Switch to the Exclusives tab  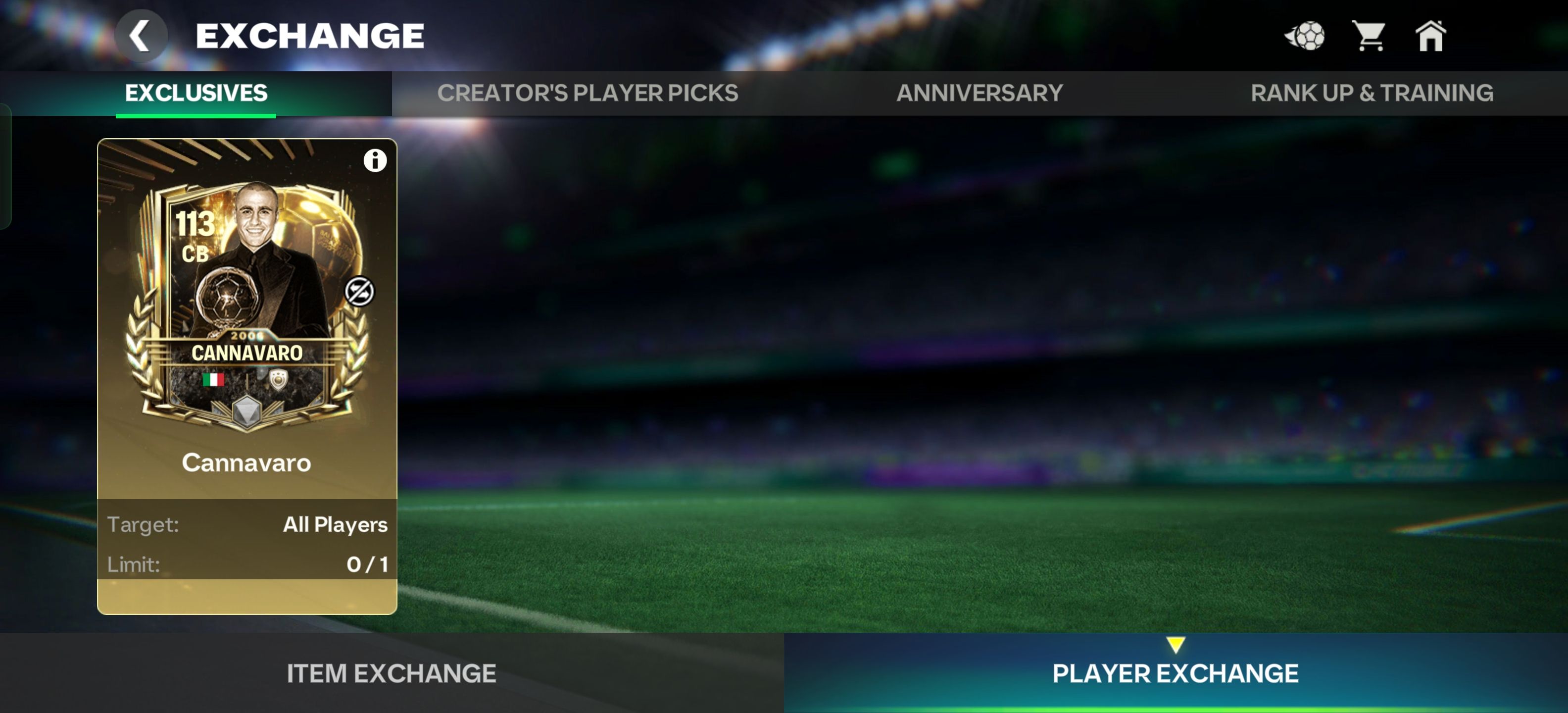(196, 93)
